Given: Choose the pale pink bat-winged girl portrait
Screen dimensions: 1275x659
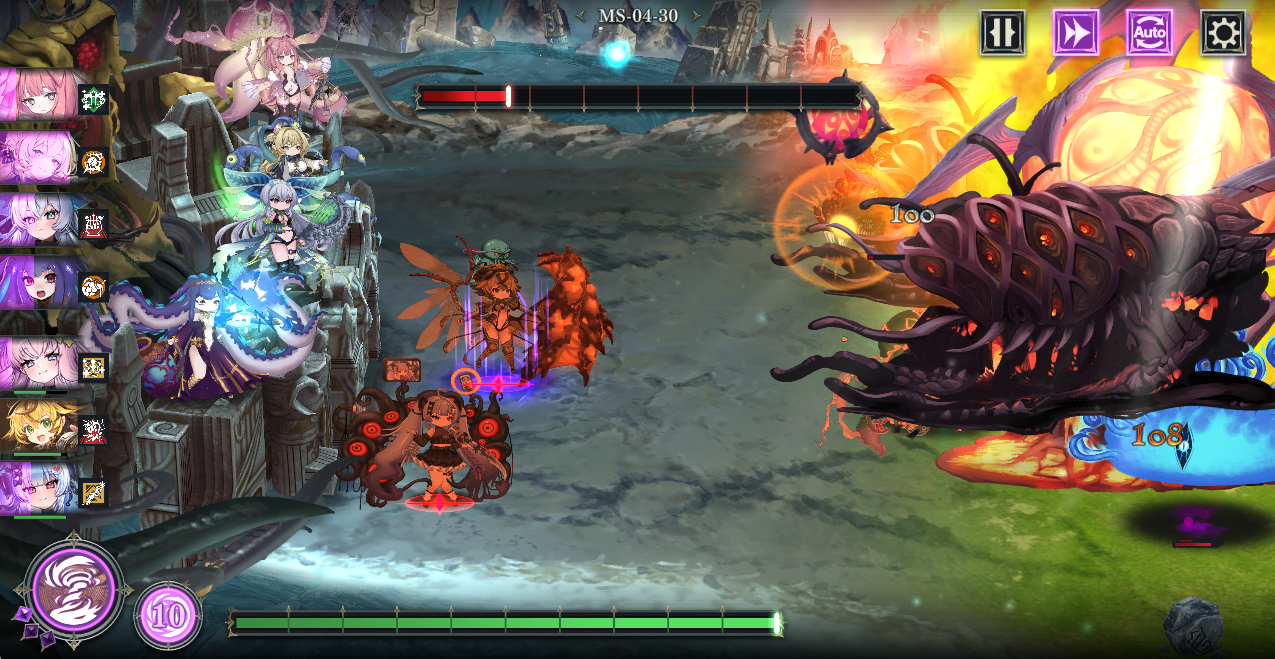Looking at the screenshot, I should tap(39, 362).
